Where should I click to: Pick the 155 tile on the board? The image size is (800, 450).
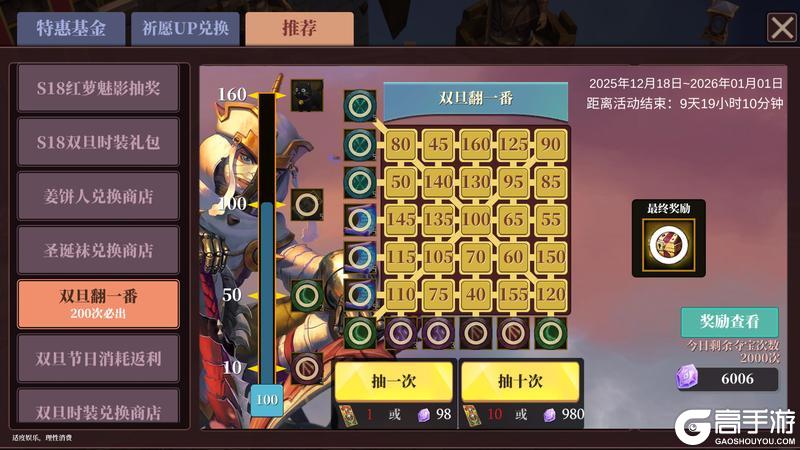pos(514,294)
